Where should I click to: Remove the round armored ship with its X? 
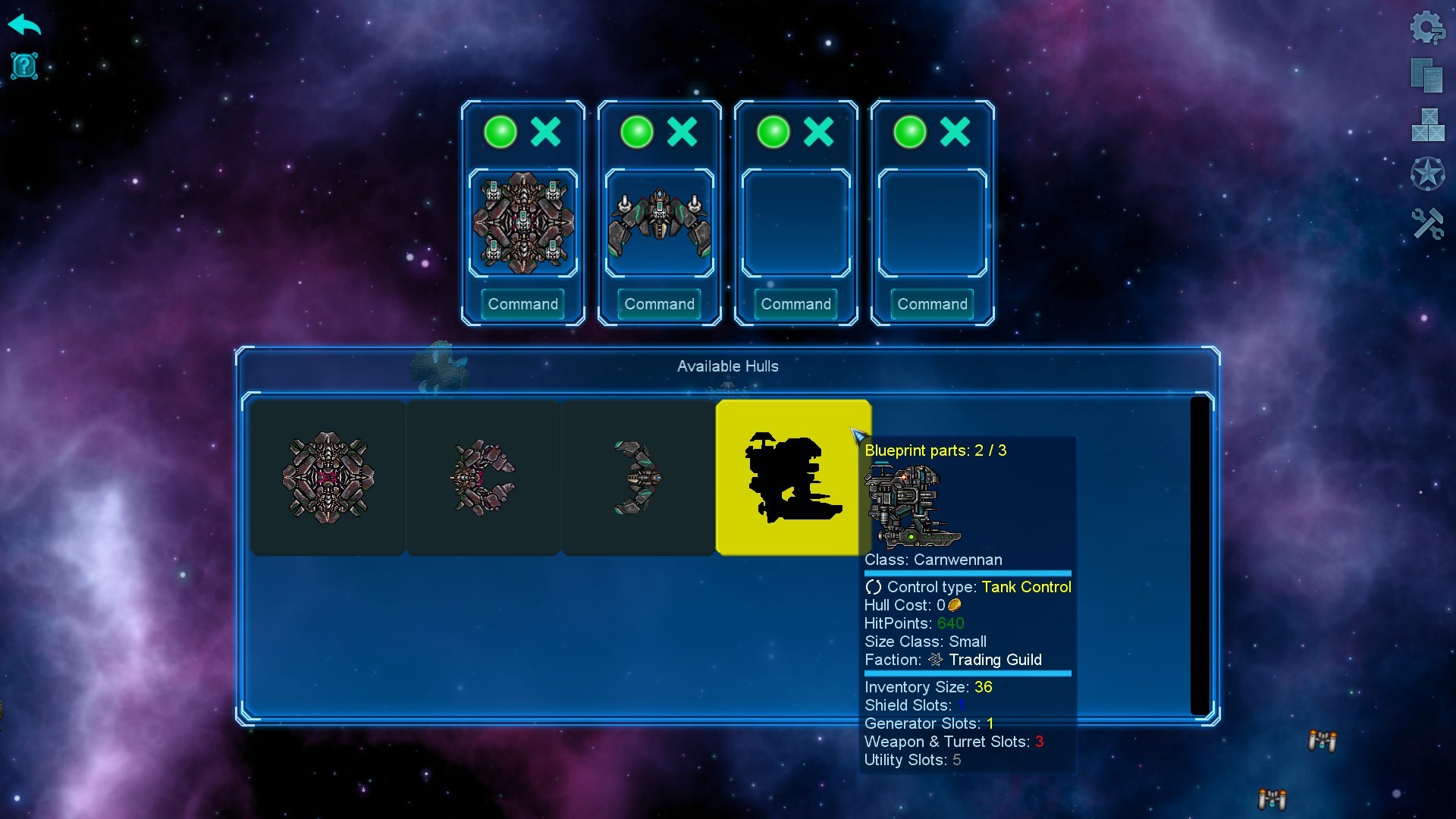(x=546, y=132)
